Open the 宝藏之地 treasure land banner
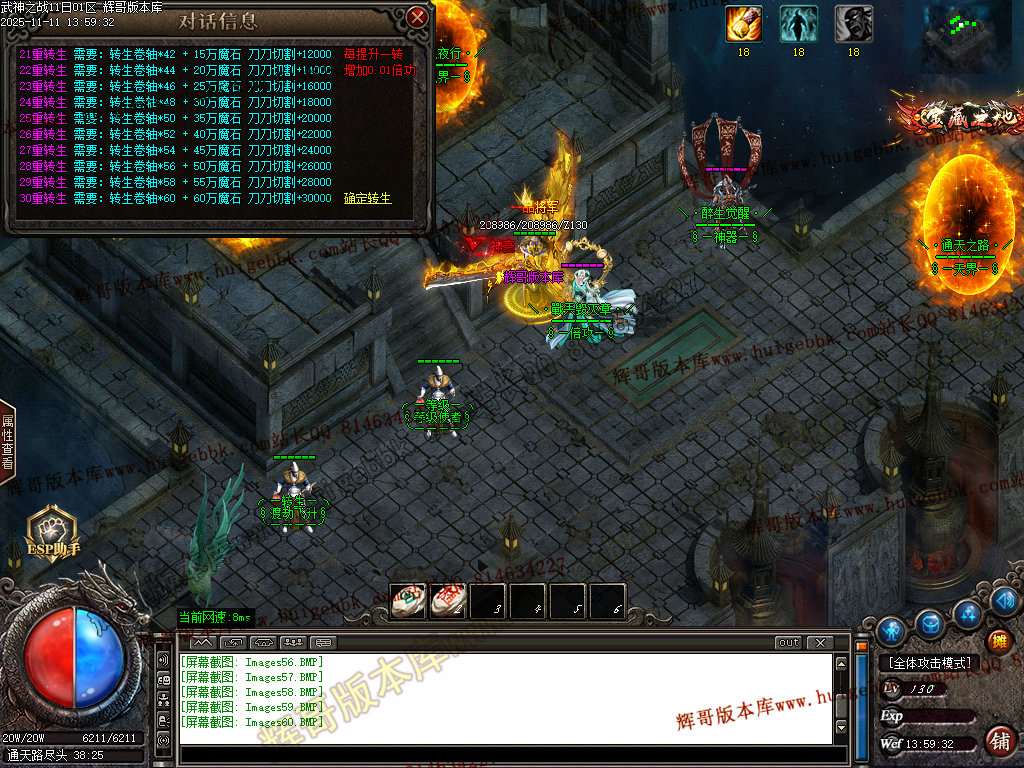The image size is (1024, 768). click(958, 116)
